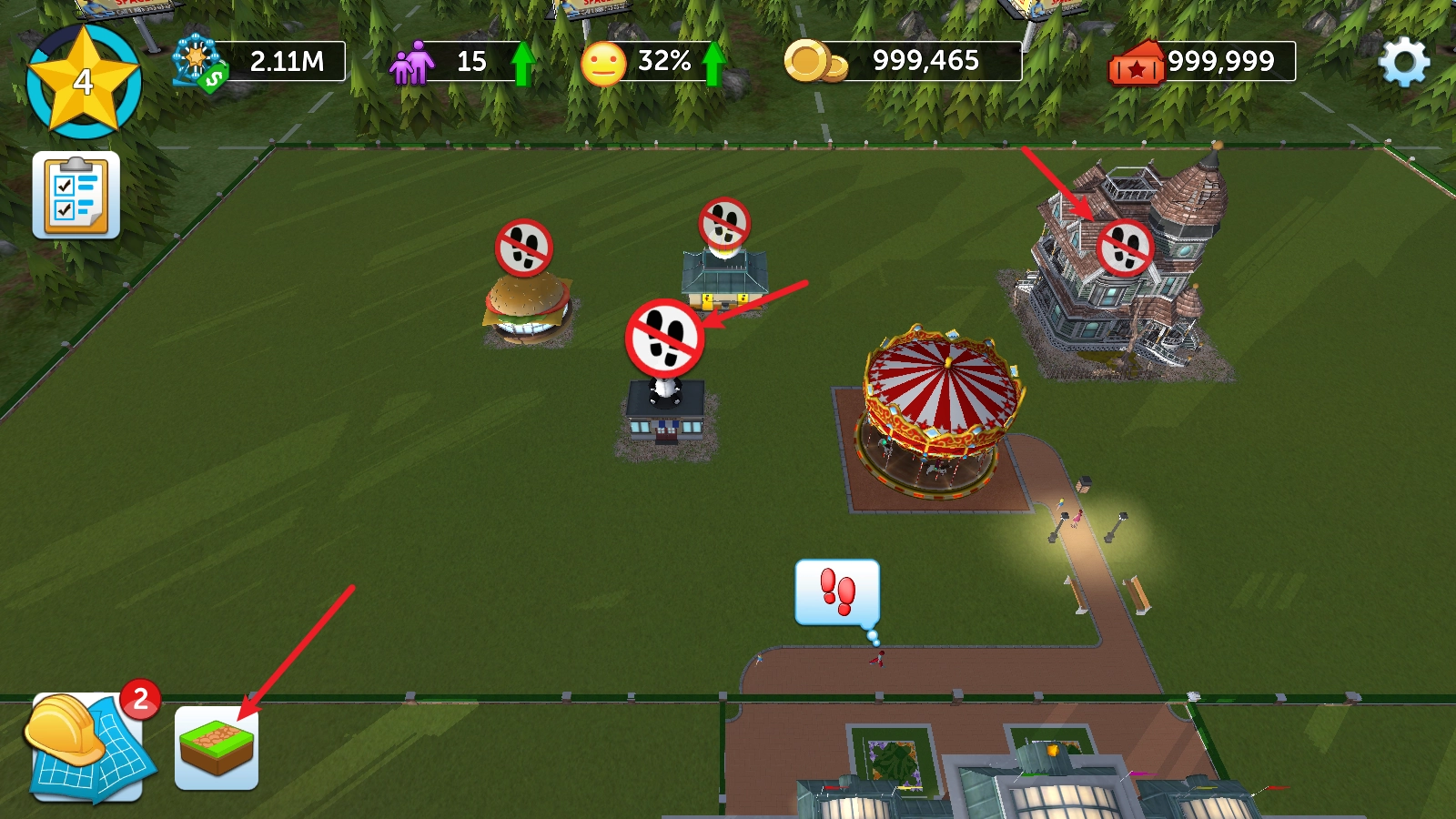Tap the no-path warning above the green-roofed stall

coord(724,223)
